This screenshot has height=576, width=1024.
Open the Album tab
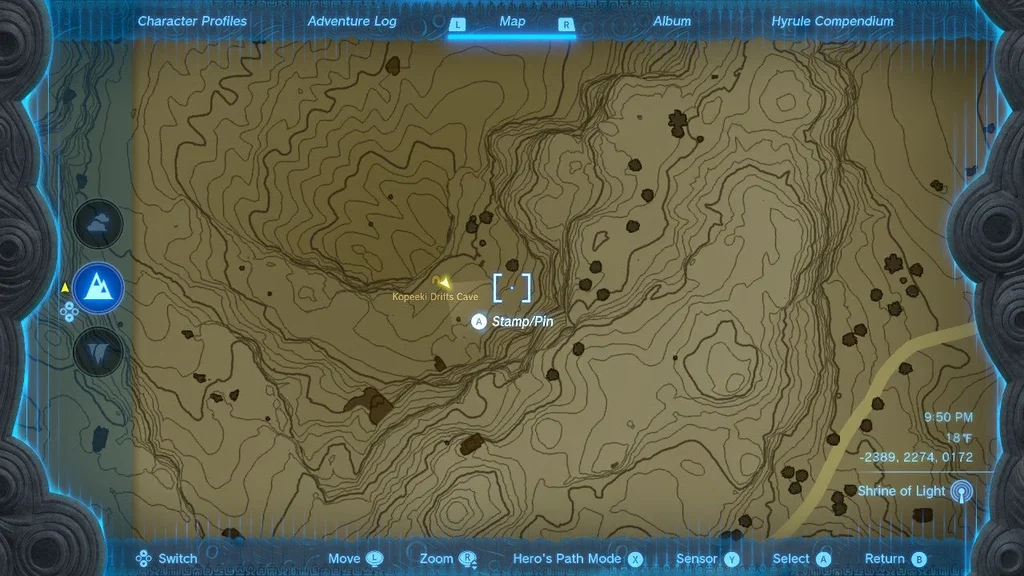[x=672, y=21]
